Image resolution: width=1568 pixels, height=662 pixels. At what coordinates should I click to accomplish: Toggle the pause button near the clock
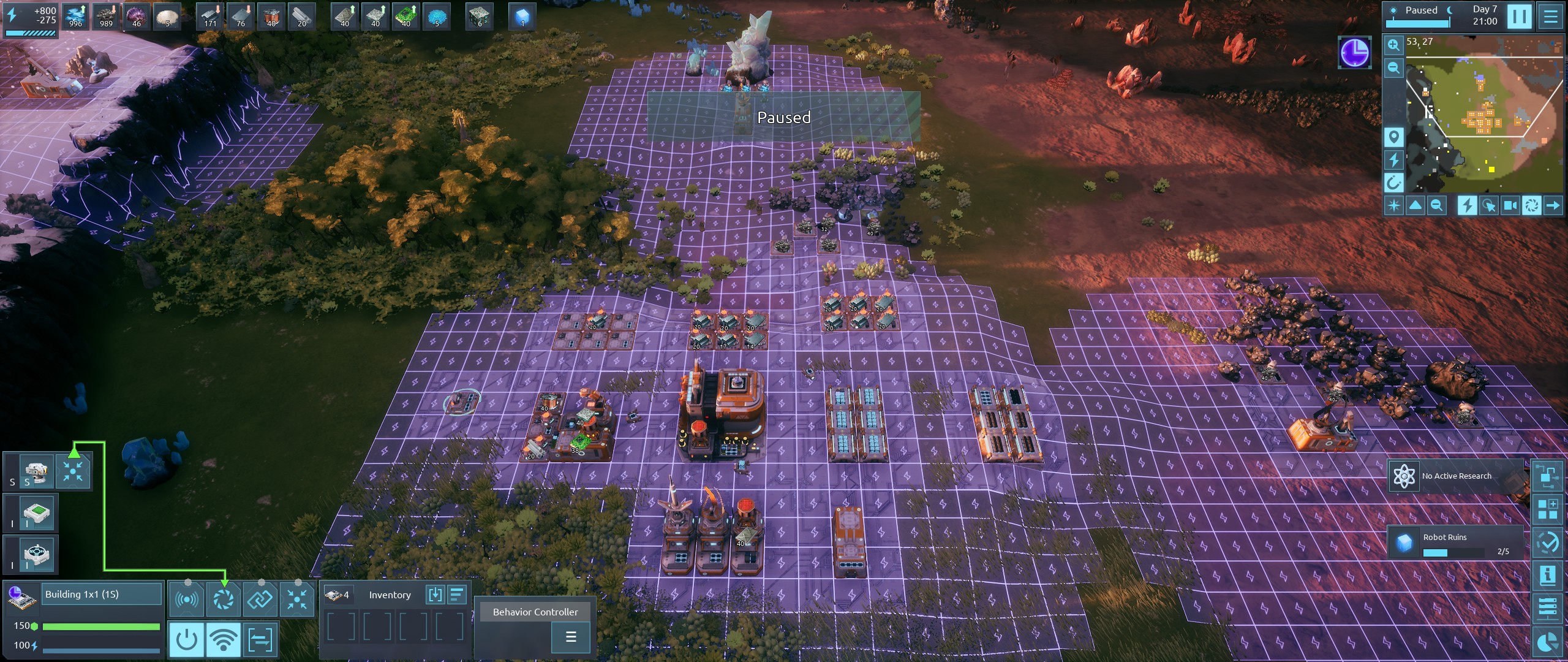(x=1519, y=16)
